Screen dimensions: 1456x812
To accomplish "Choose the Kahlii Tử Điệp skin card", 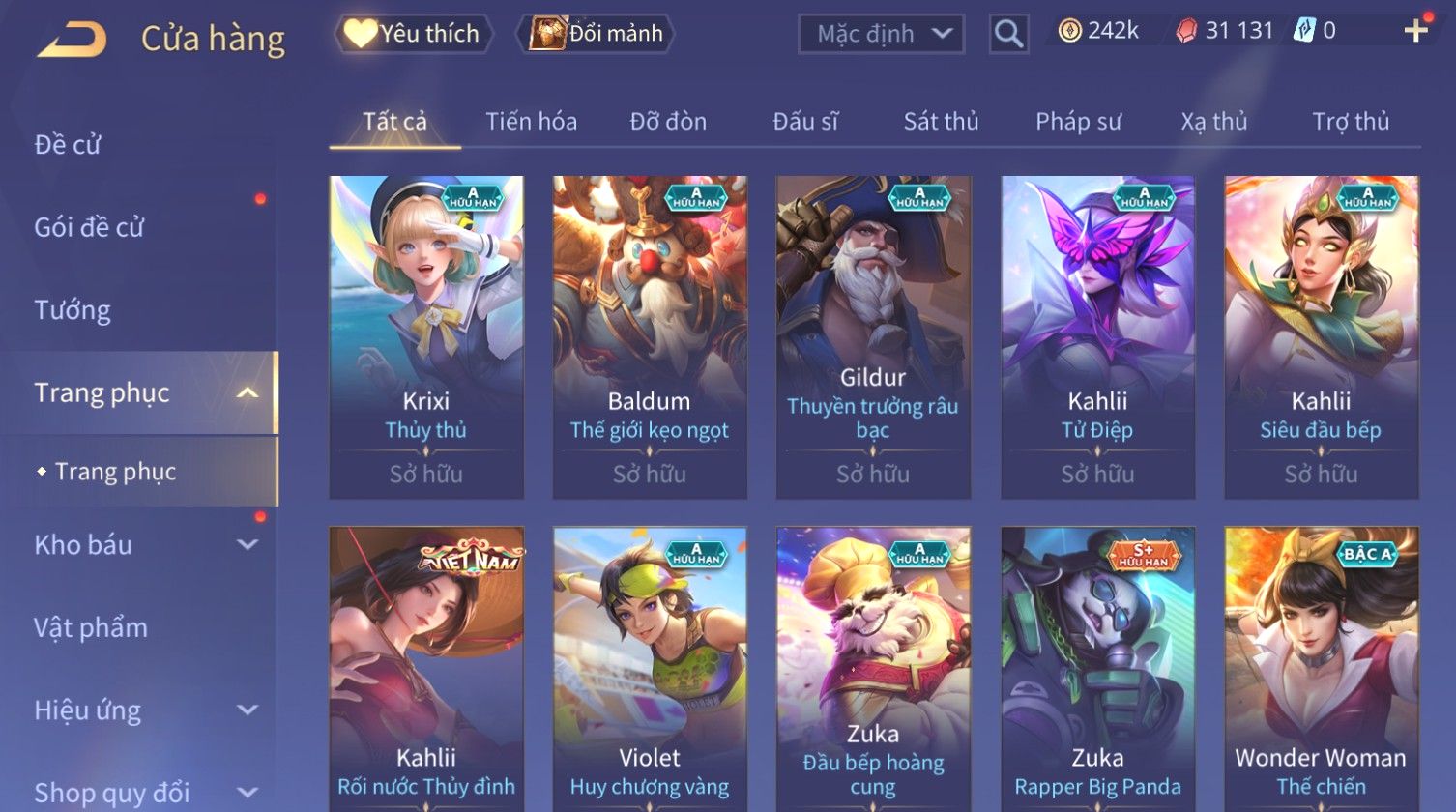I will click(1097, 336).
